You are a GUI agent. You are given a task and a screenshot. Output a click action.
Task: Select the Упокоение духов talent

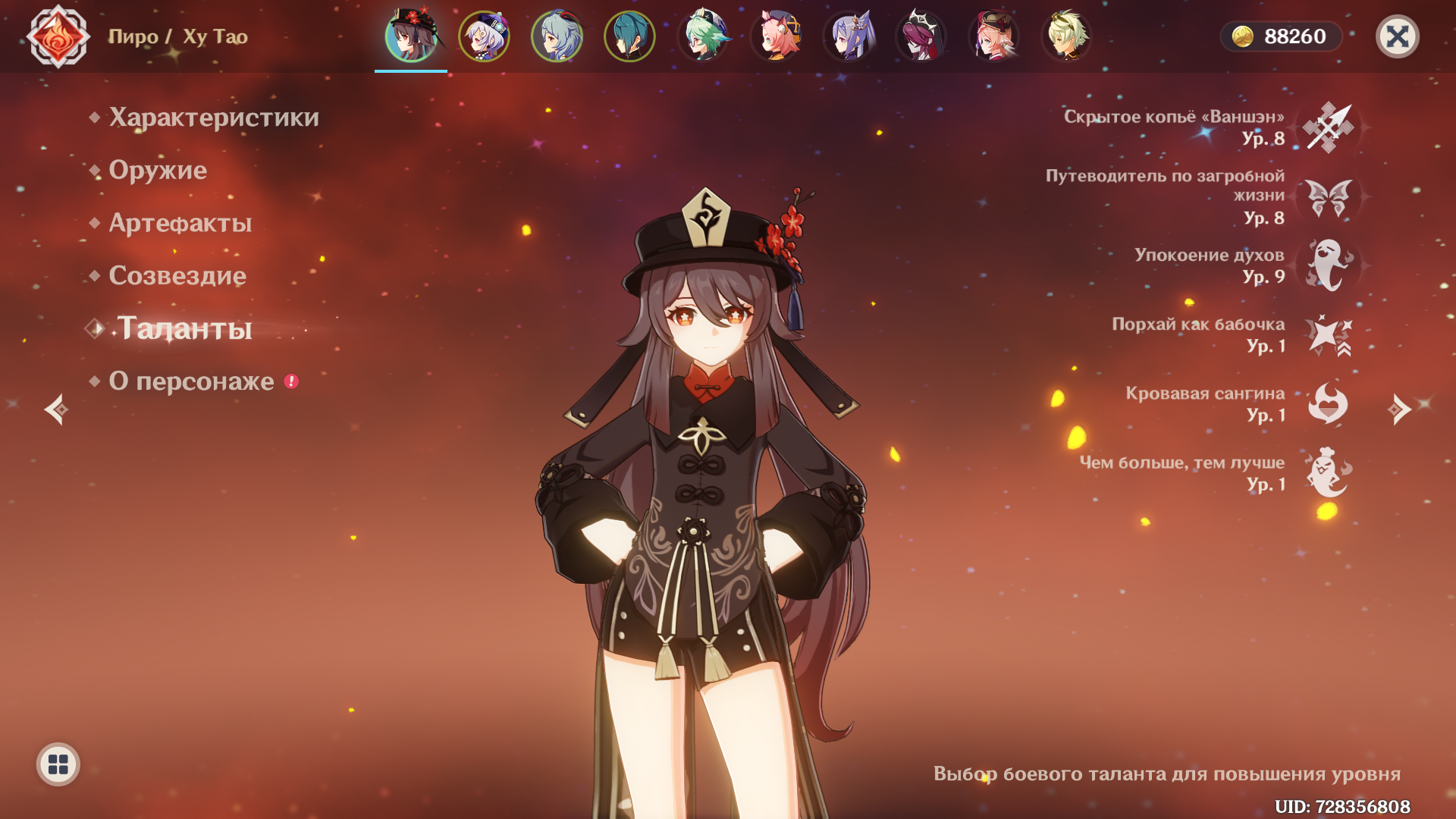coord(1328,265)
